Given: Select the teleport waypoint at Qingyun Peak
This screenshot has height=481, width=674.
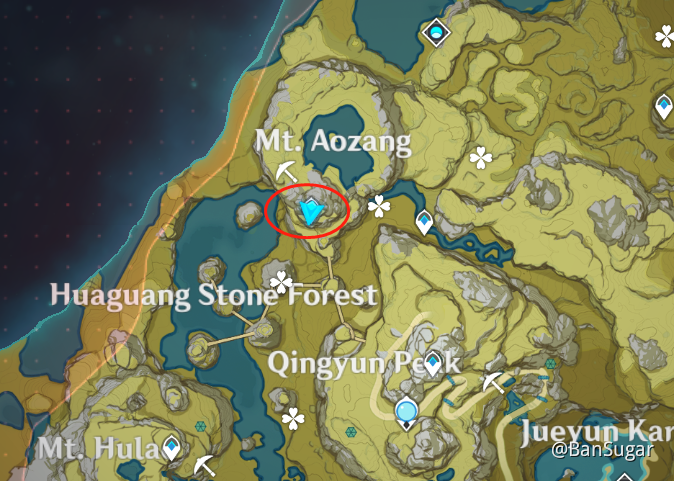Looking at the screenshot, I should coord(432,365).
